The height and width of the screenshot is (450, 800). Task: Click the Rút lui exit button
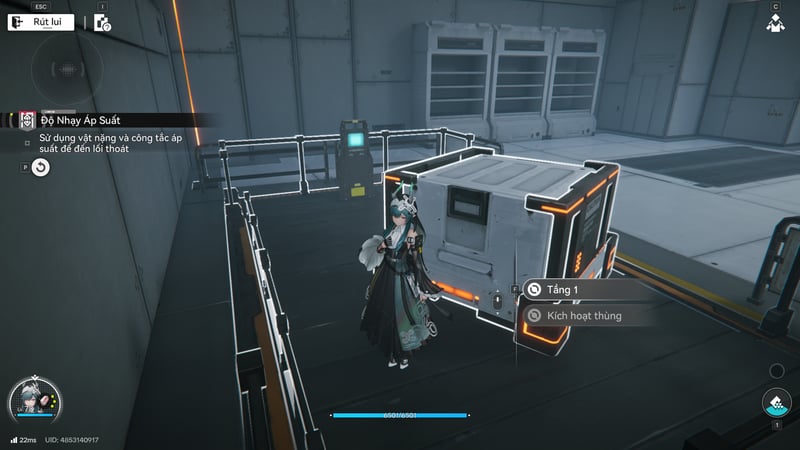41,22
